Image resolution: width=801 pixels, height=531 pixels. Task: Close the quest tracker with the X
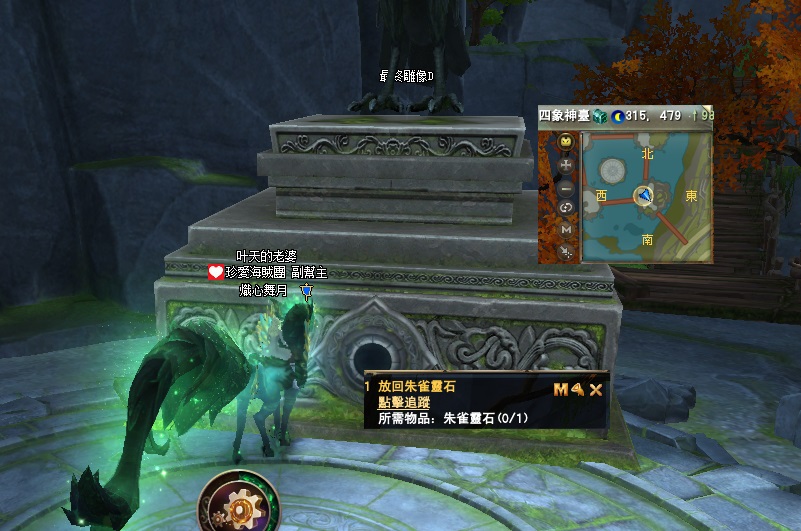click(596, 390)
